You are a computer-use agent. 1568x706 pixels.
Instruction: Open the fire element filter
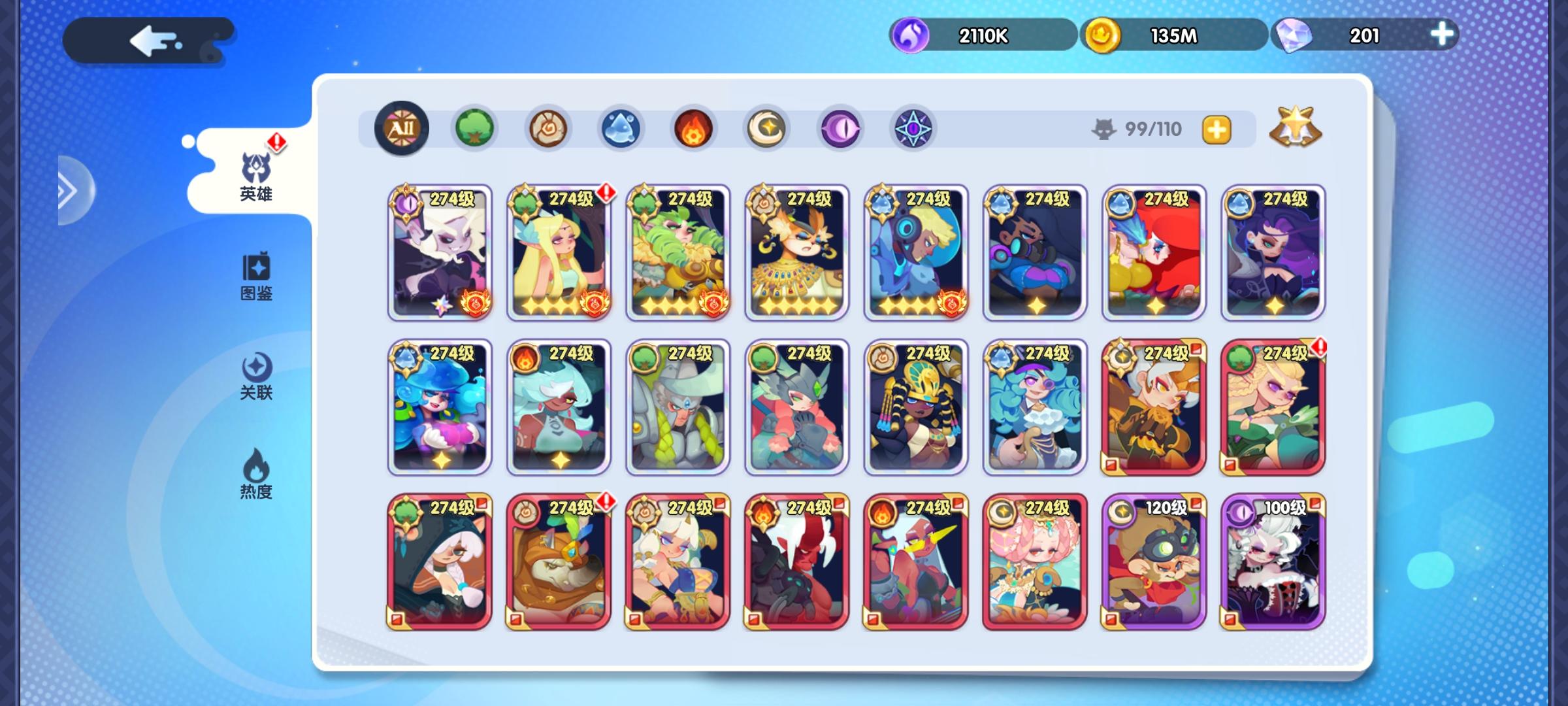pyautogui.click(x=694, y=129)
